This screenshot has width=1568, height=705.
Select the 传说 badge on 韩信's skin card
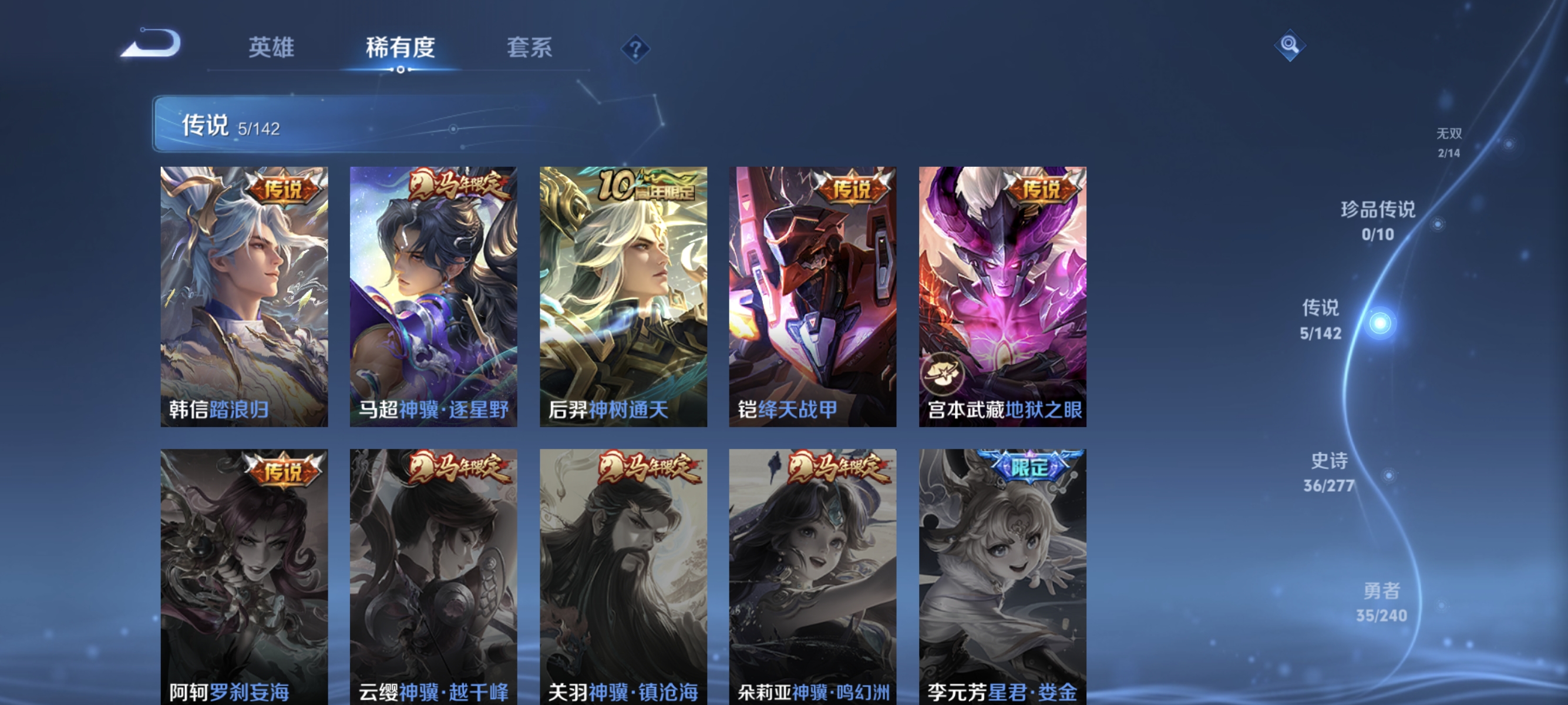click(x=285, y=190)
